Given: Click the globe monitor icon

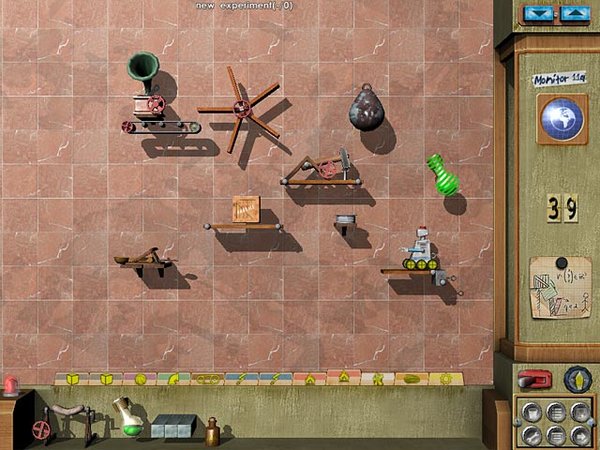Looking at the screenshot, I should [562, 116].
